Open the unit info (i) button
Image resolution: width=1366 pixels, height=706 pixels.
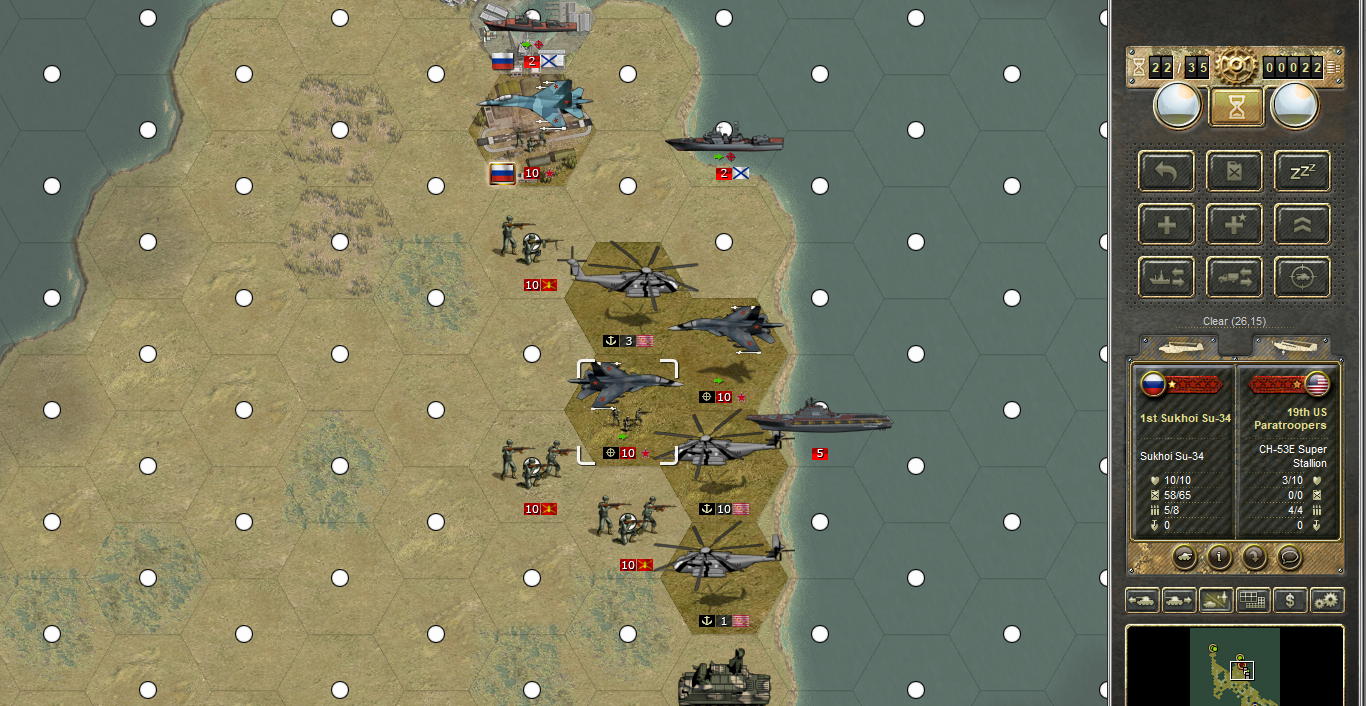pos(1218,557)
